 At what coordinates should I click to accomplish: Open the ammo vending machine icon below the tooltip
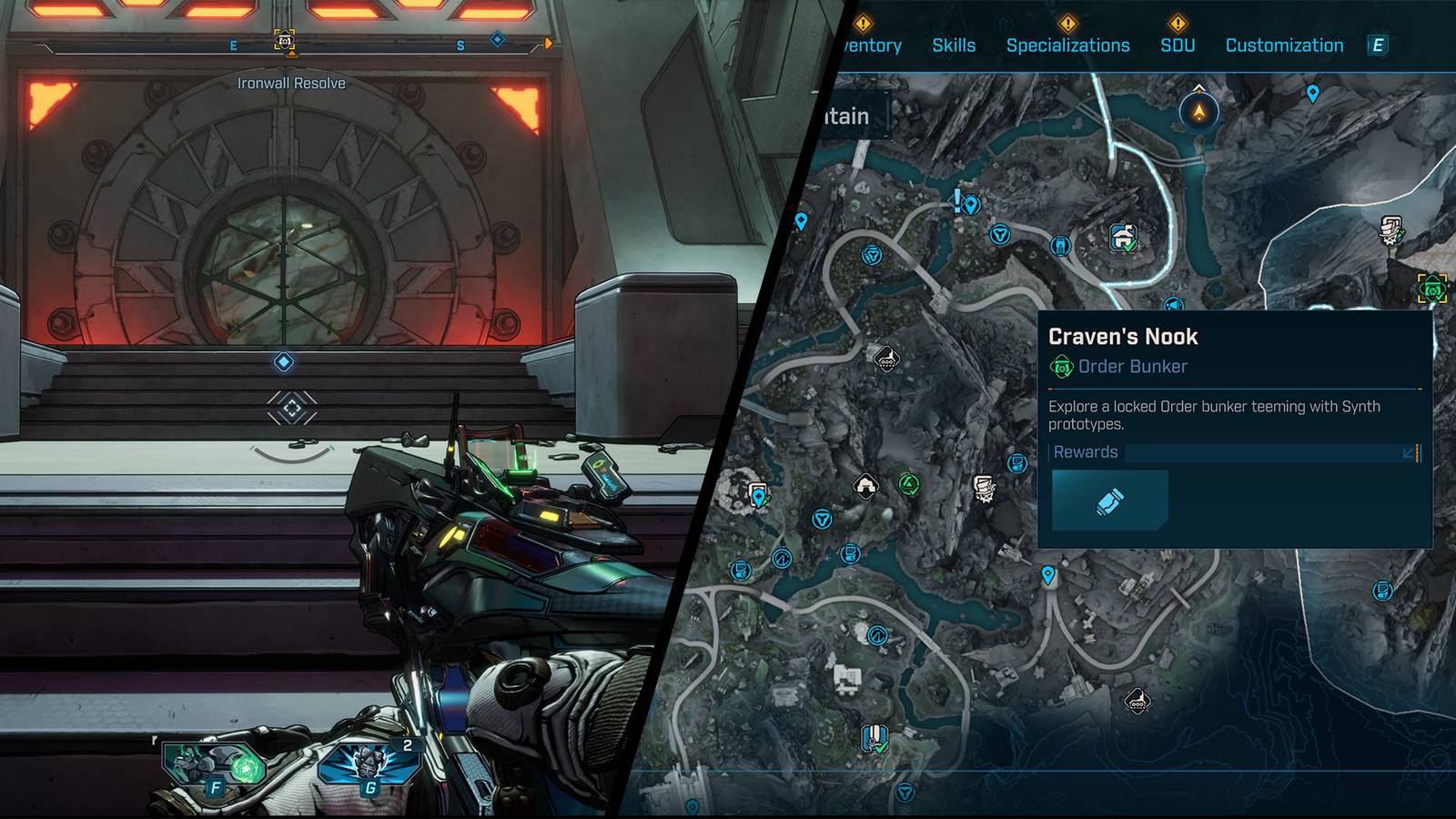click(1381, 591)
